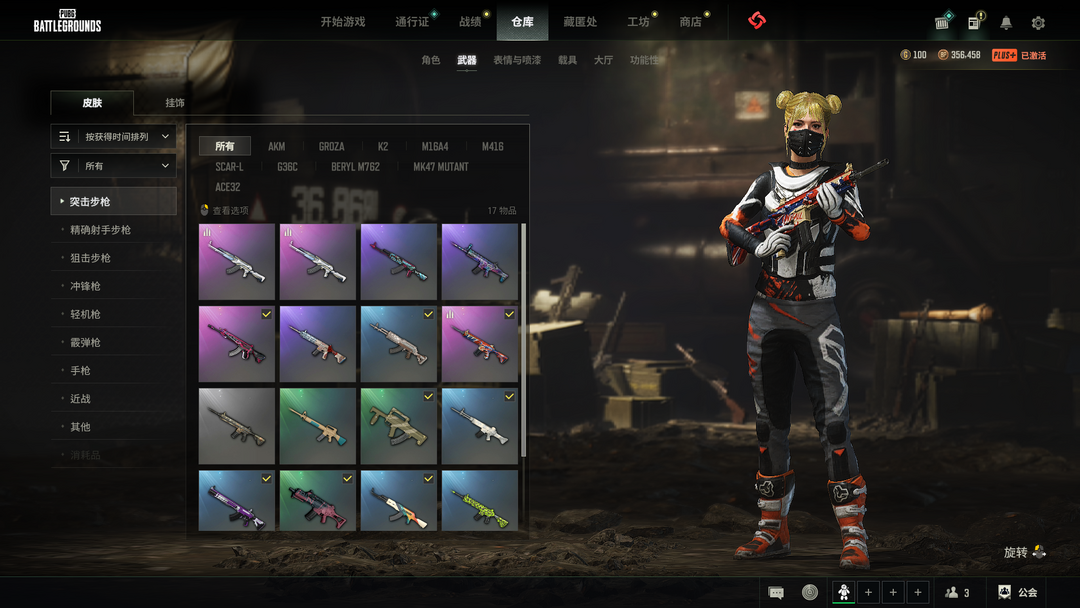The width and height of the screenshot is (1080, 608).
Task: Filter skins by BERYL M762
Action: point(355,167)
